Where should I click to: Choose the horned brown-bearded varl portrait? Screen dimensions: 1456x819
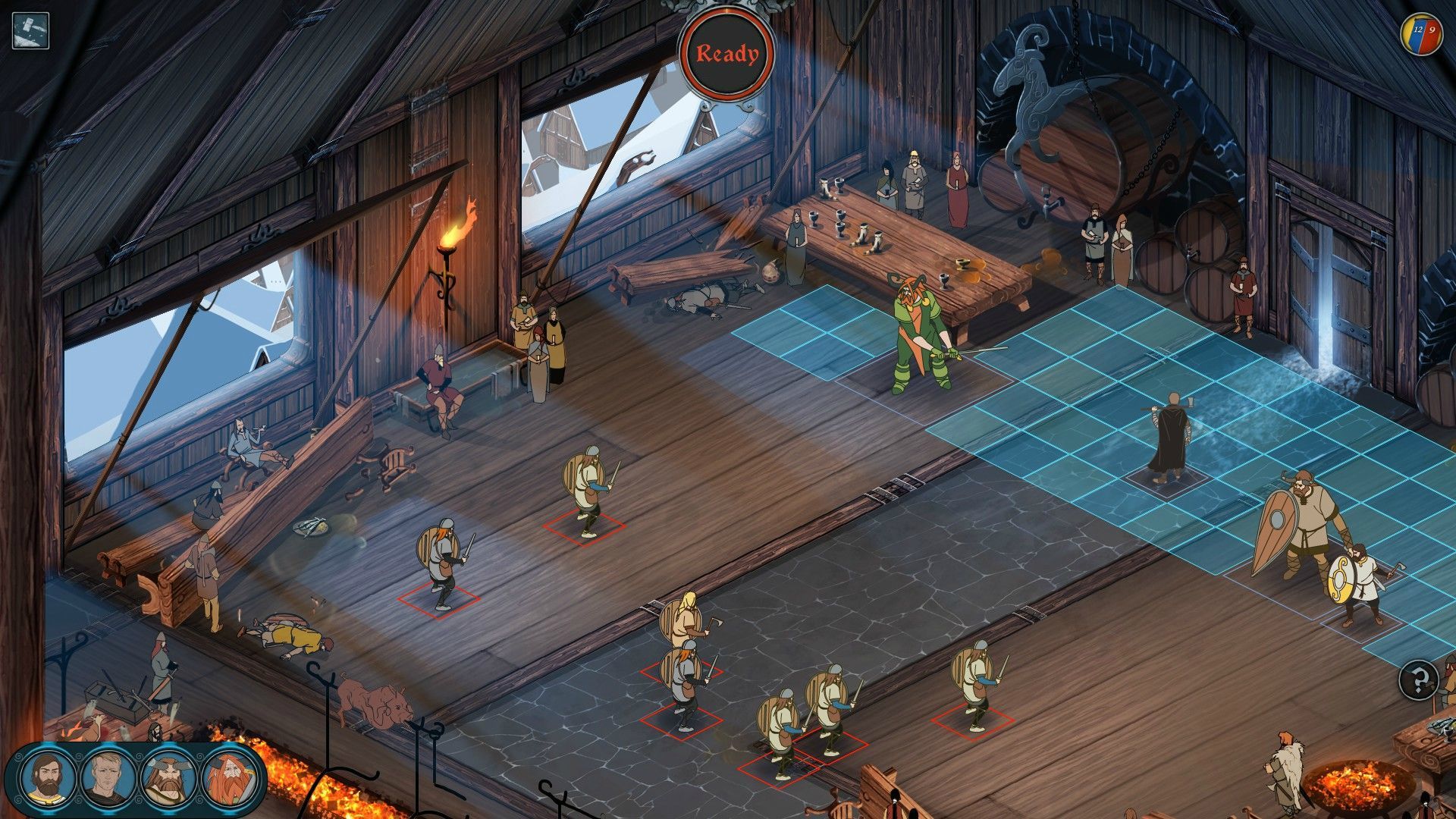[x=168, y=779]
